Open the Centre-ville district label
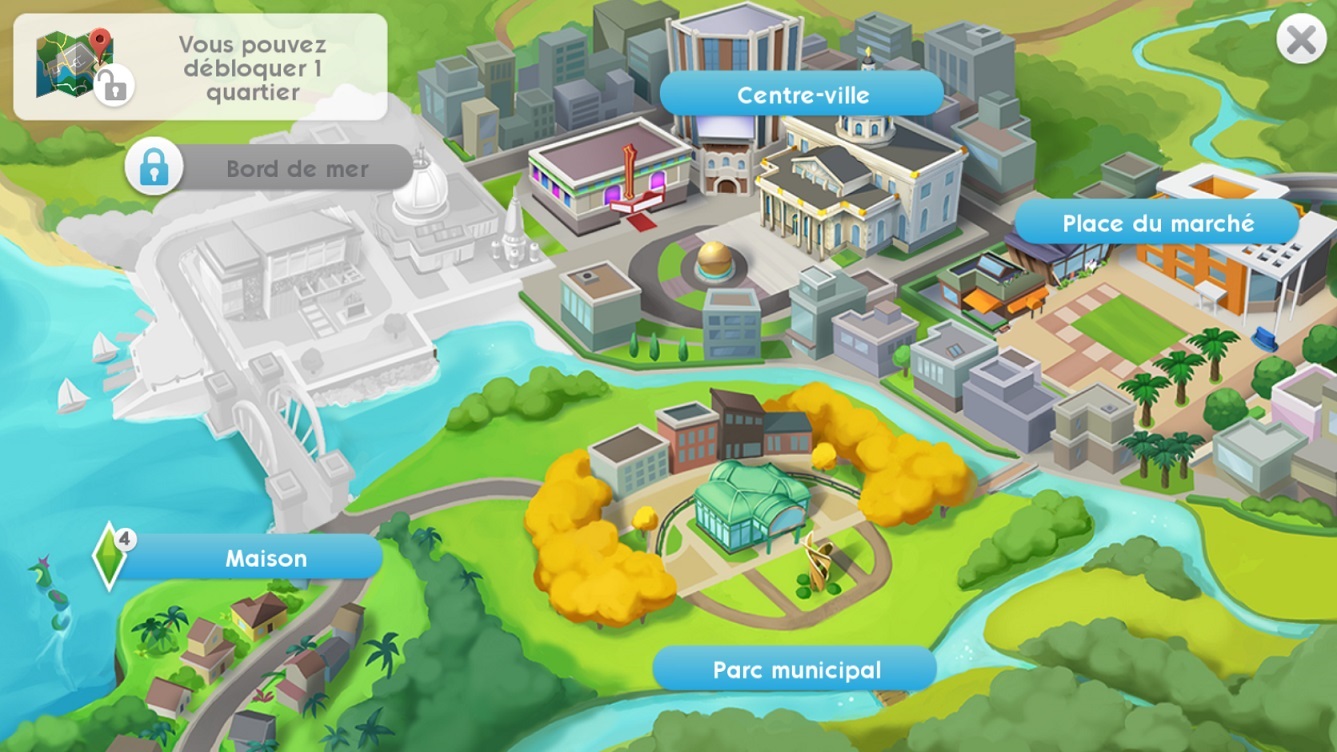This screenshot has height=752, width=1337. coord(800,95)
